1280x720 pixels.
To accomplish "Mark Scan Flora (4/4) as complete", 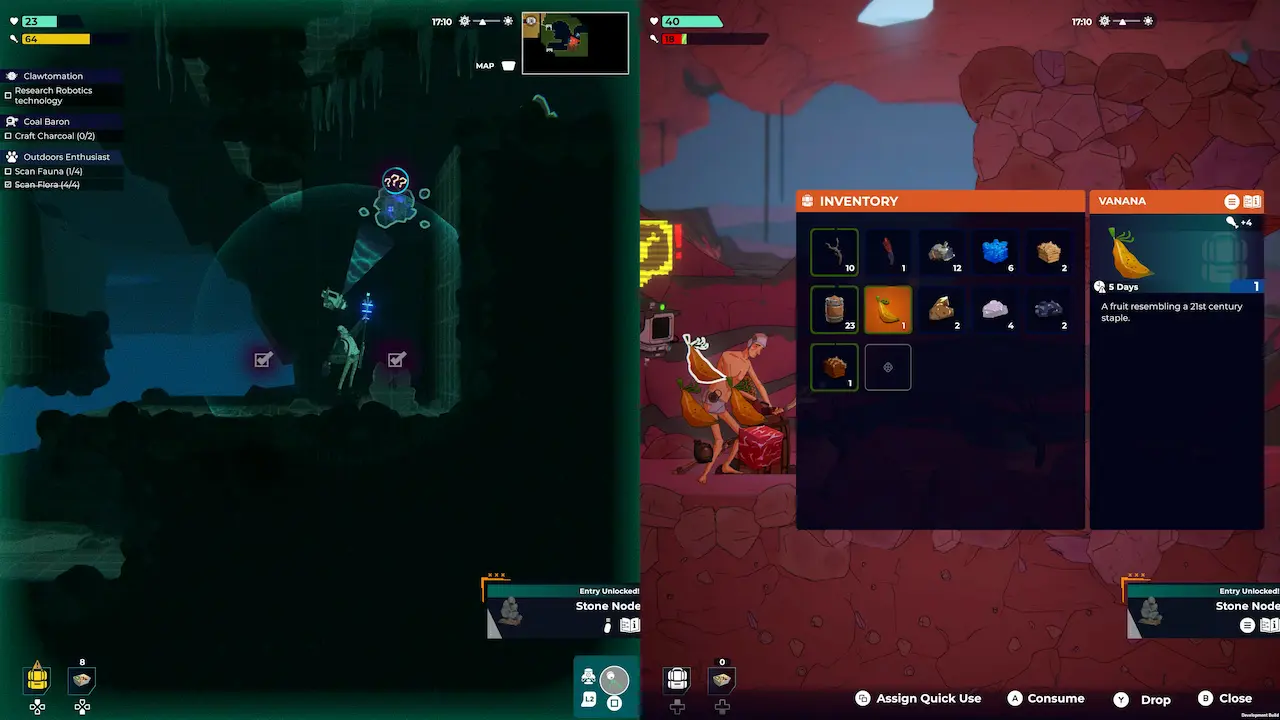I will point(7,184).
